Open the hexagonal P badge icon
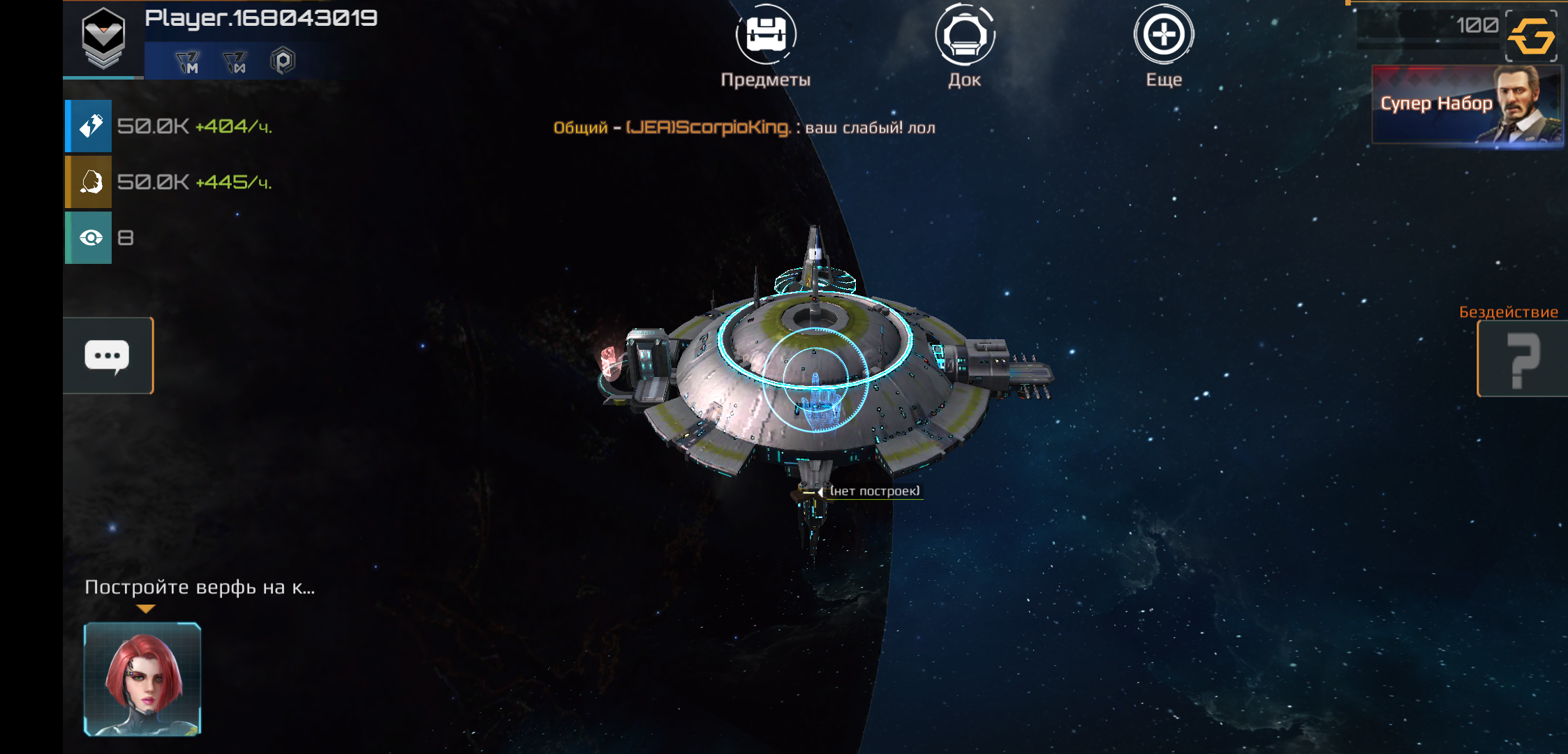Screen dimensions: 1568x754 [283, 61]
